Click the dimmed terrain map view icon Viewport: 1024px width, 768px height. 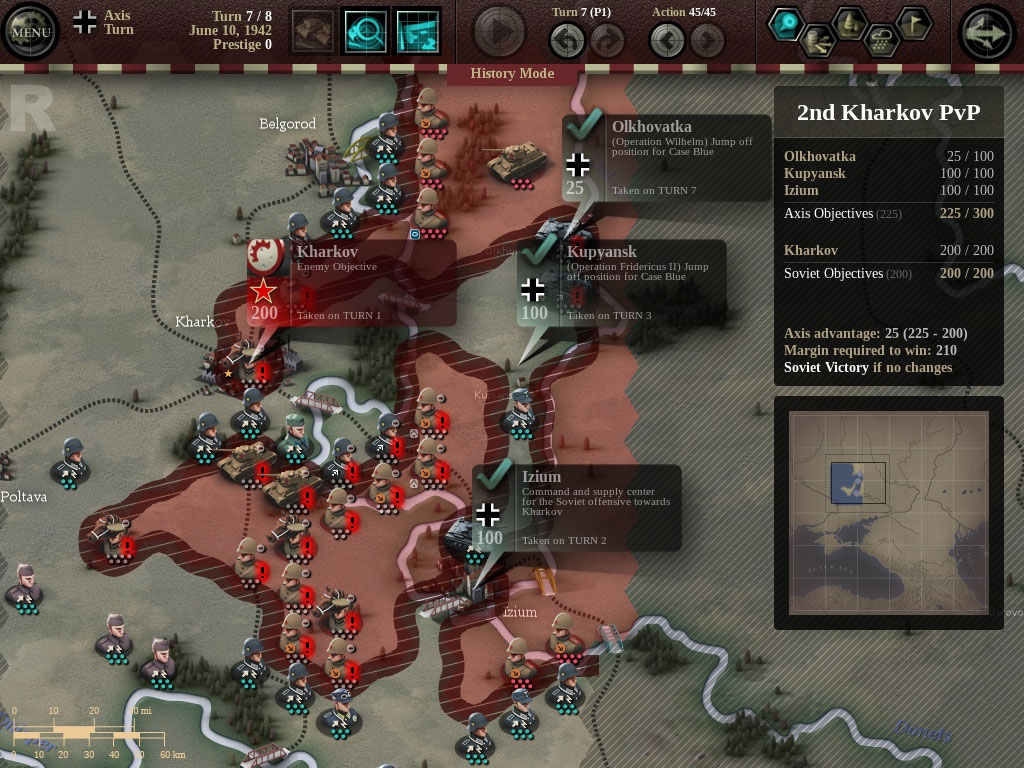pyautogui.click(x=313, y=31)
